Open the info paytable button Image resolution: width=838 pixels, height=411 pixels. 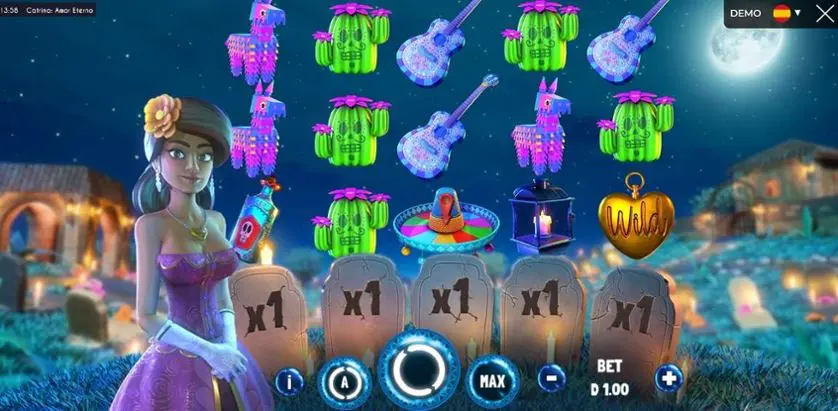tap(290, 380)
